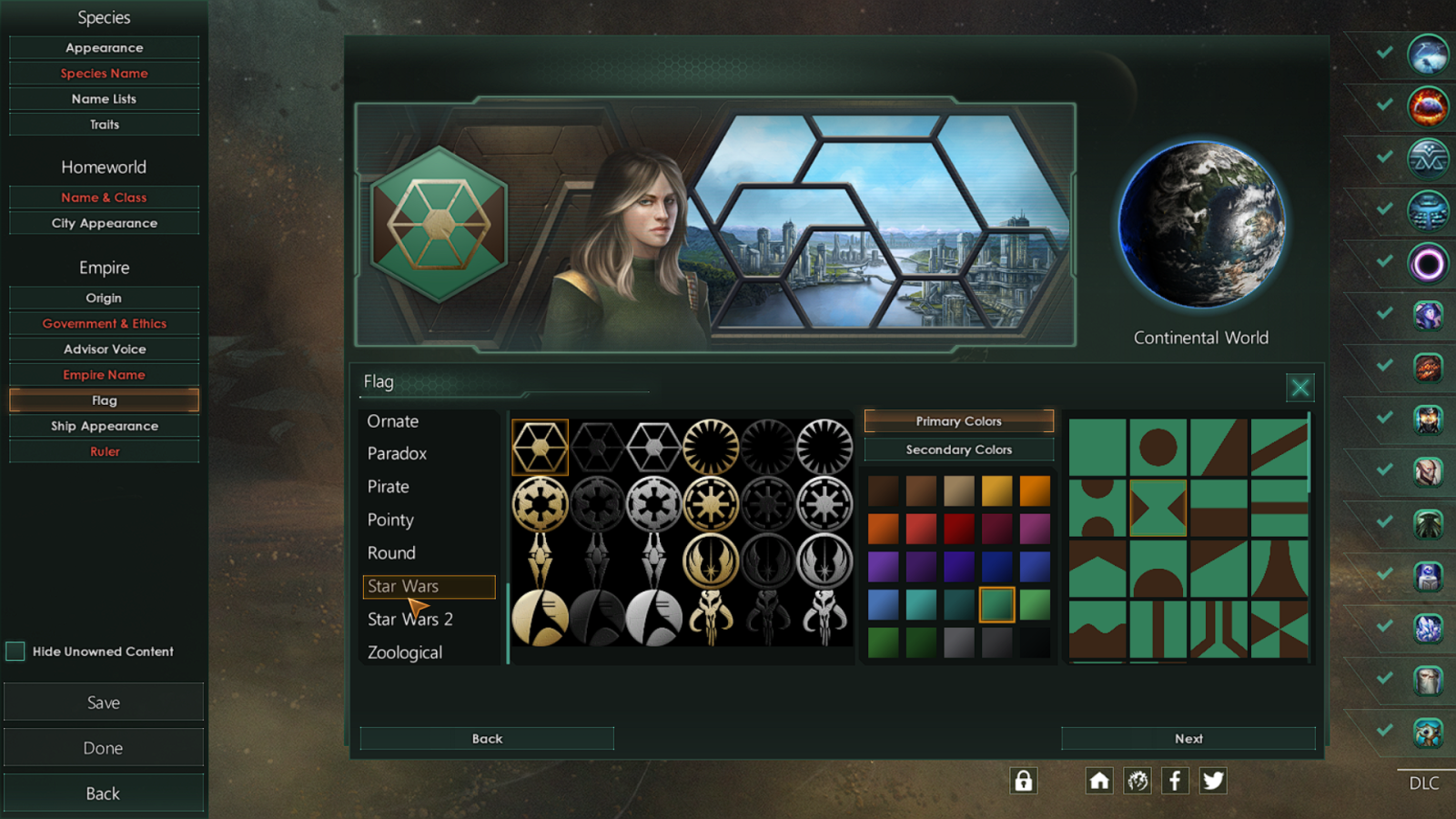This screenshot has height=819, width=1456.
Task: Close the Flag panel
Action: 1299,388
